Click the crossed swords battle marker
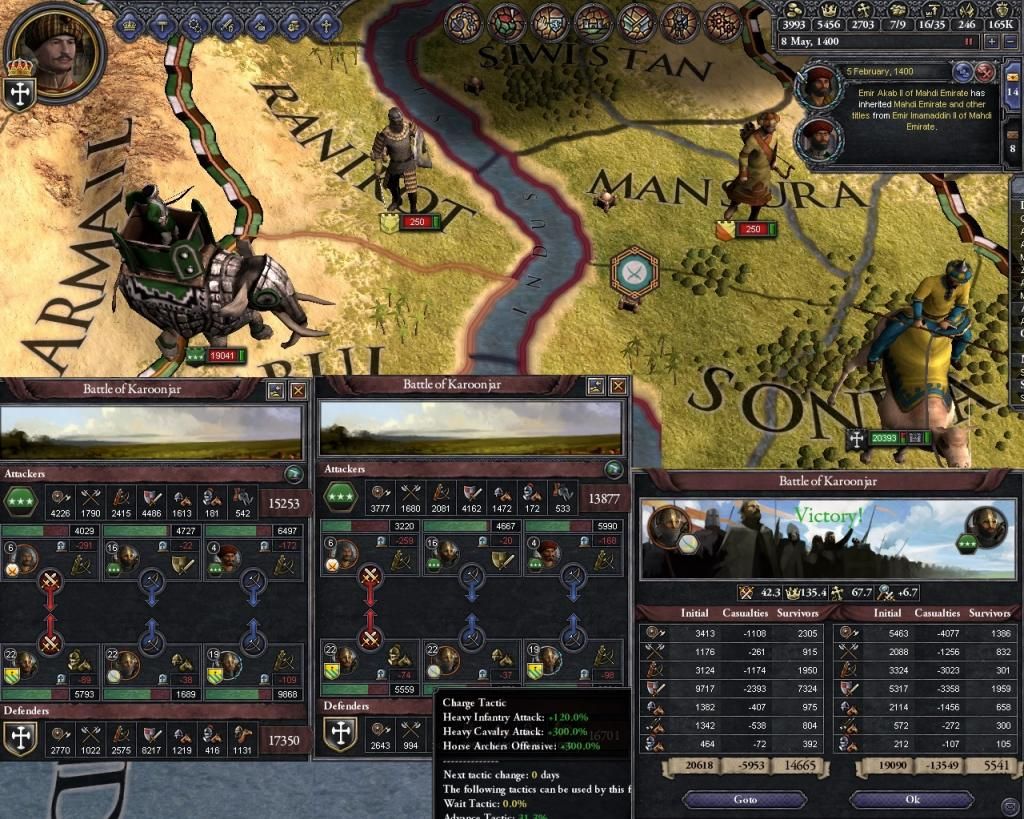The height and width of the screenshot is (819, 1024). pos(633,271)
